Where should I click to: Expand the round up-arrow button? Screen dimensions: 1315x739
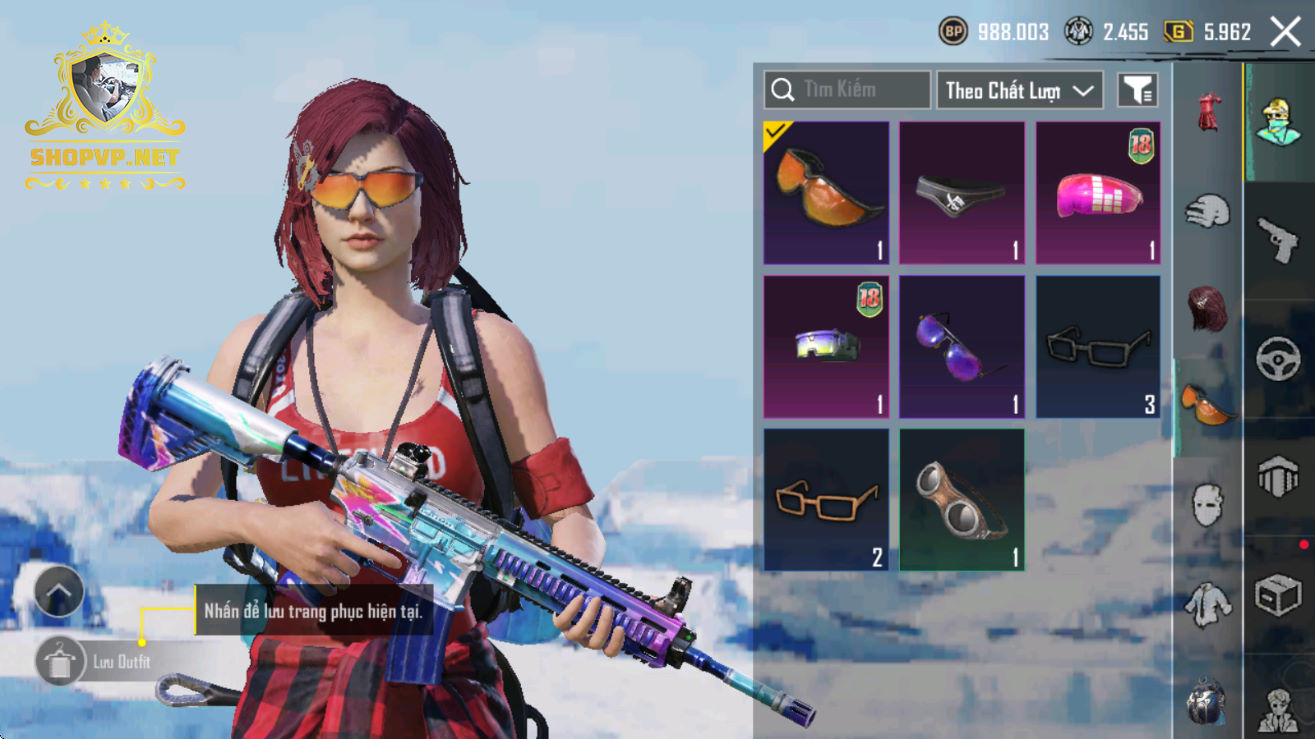pos(59,592)
